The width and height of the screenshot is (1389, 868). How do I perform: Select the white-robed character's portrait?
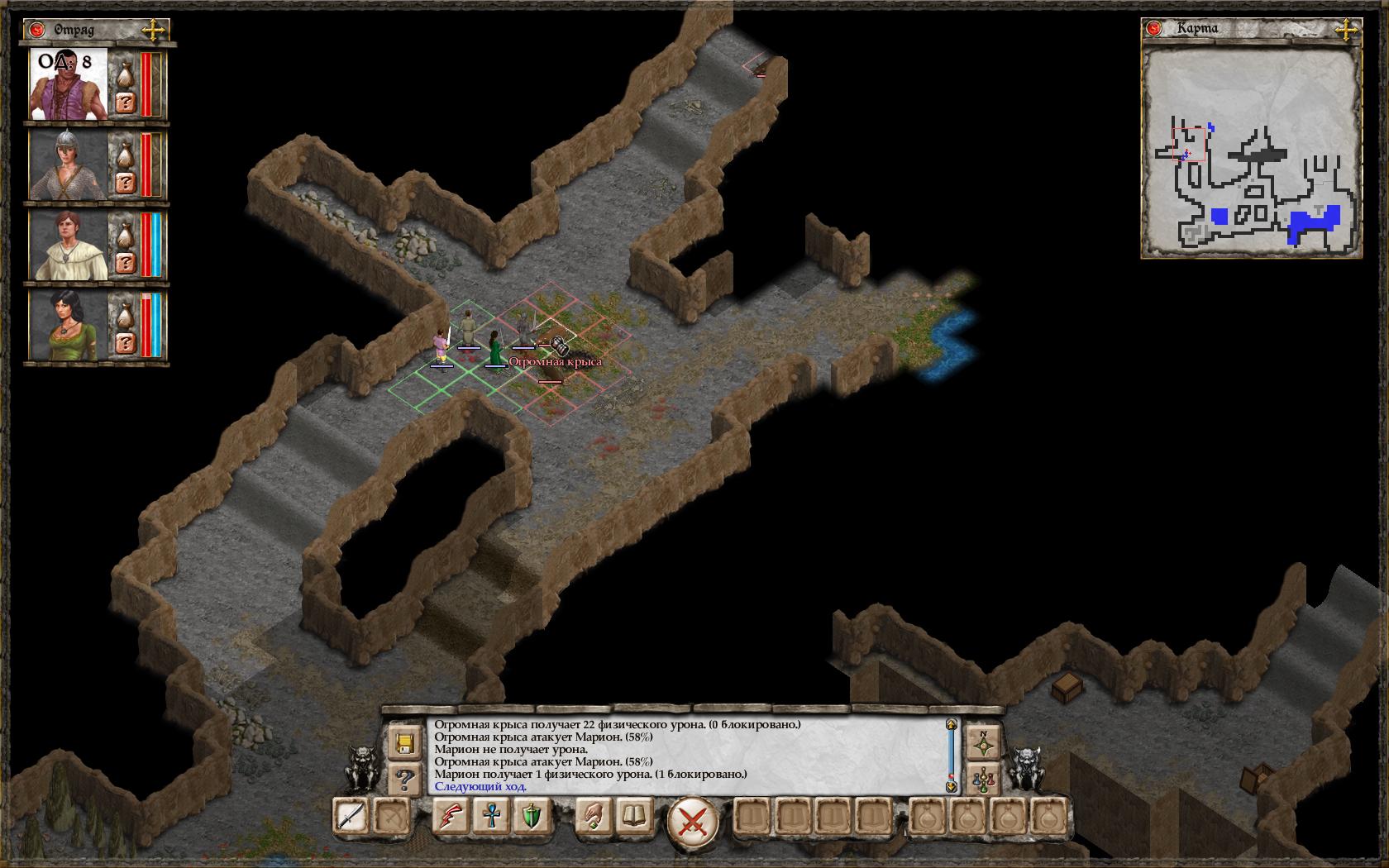[68, 246]
